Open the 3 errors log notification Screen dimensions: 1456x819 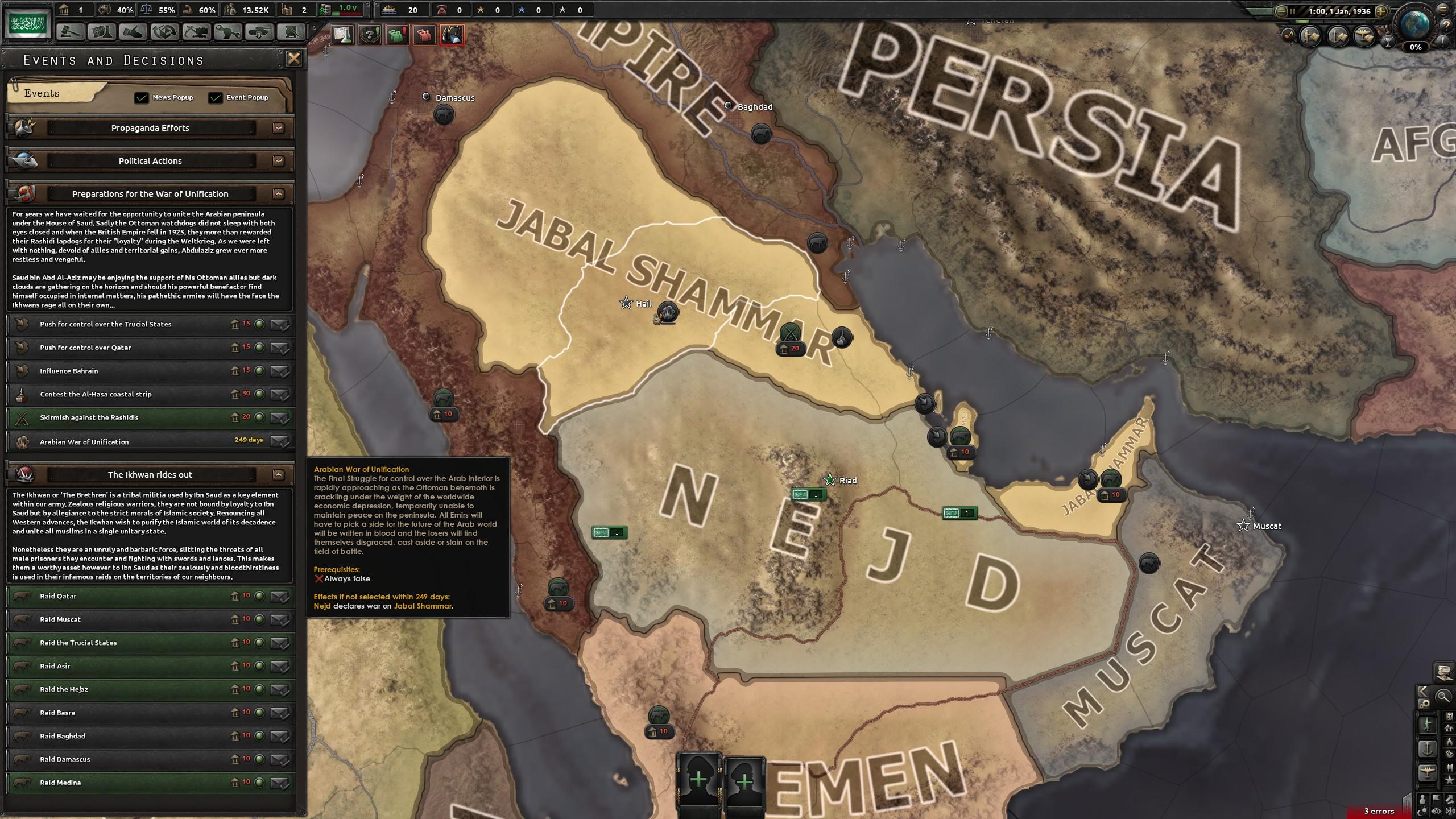1379,811
